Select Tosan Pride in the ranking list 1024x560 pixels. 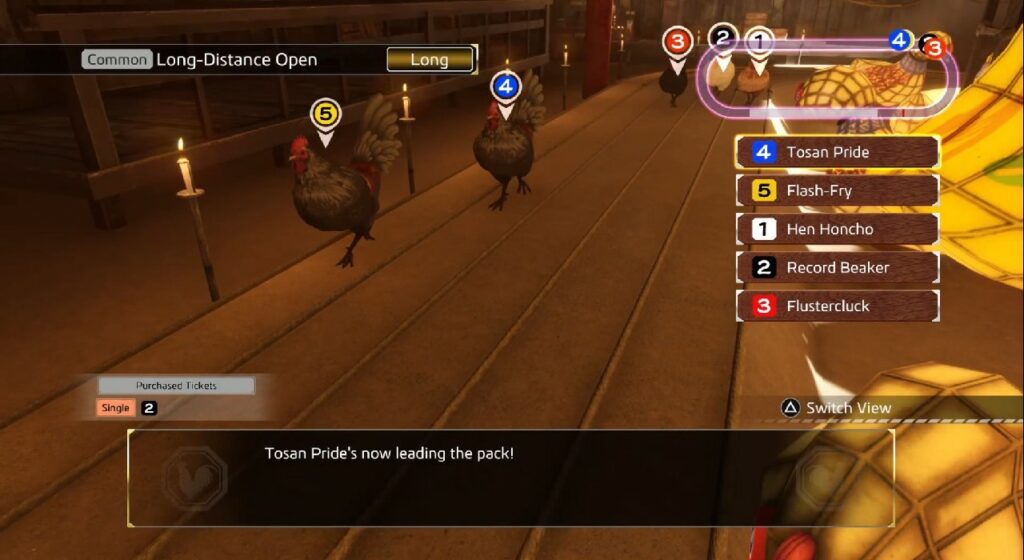(837, 153)
